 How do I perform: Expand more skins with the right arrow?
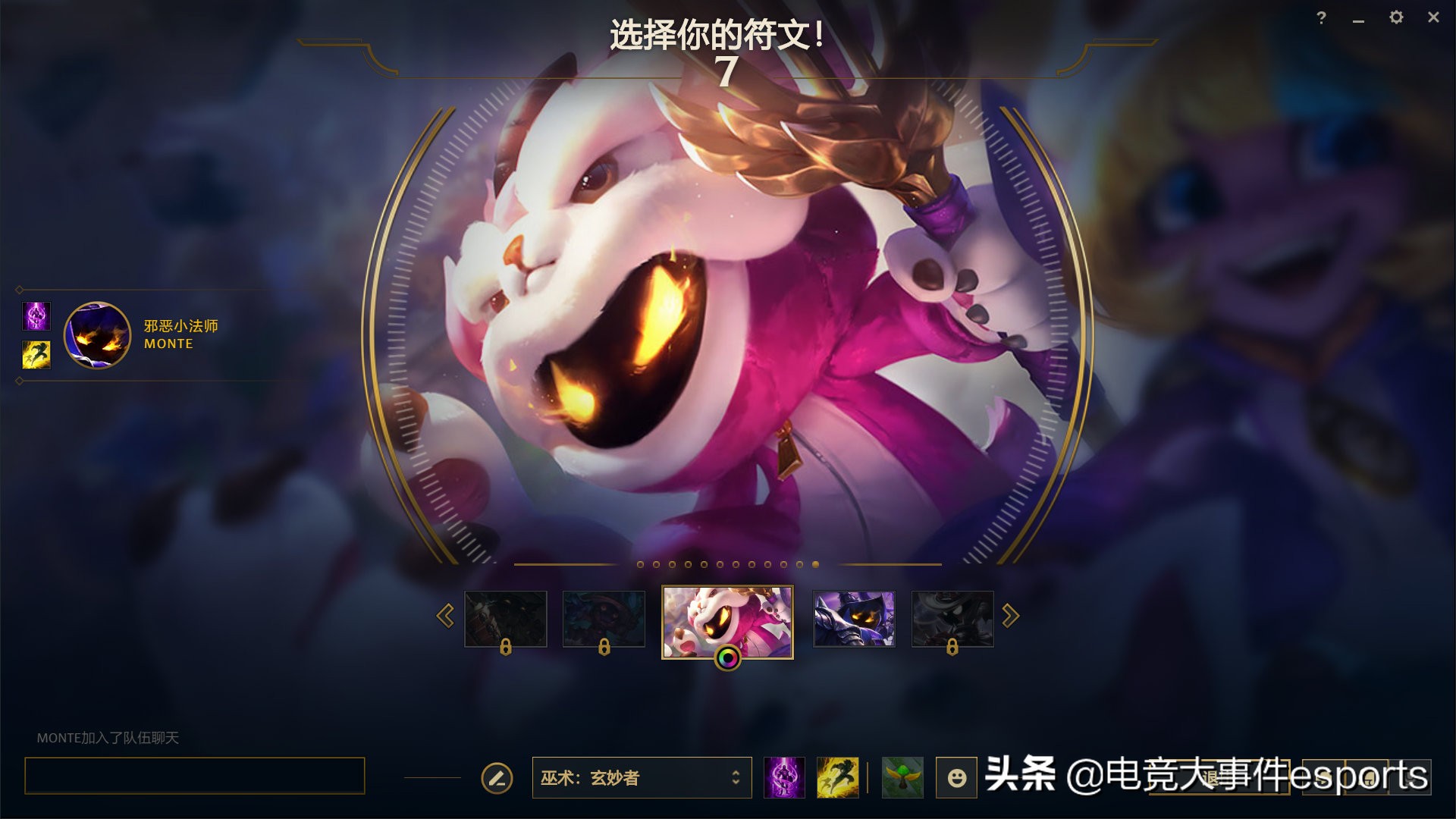point(1009,616)
